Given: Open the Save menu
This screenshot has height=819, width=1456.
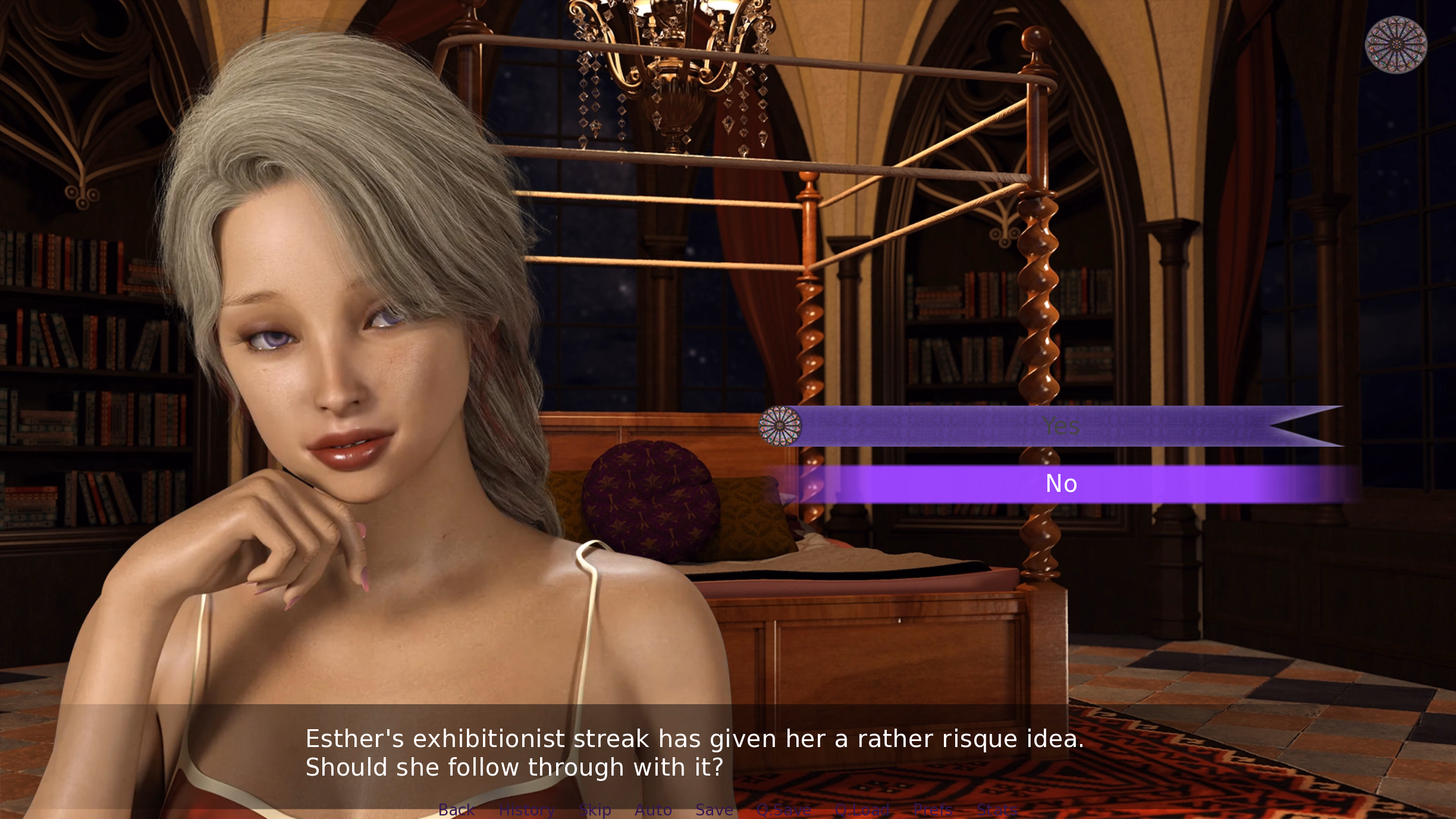Looking at the screenshot, I should point(714,809).
